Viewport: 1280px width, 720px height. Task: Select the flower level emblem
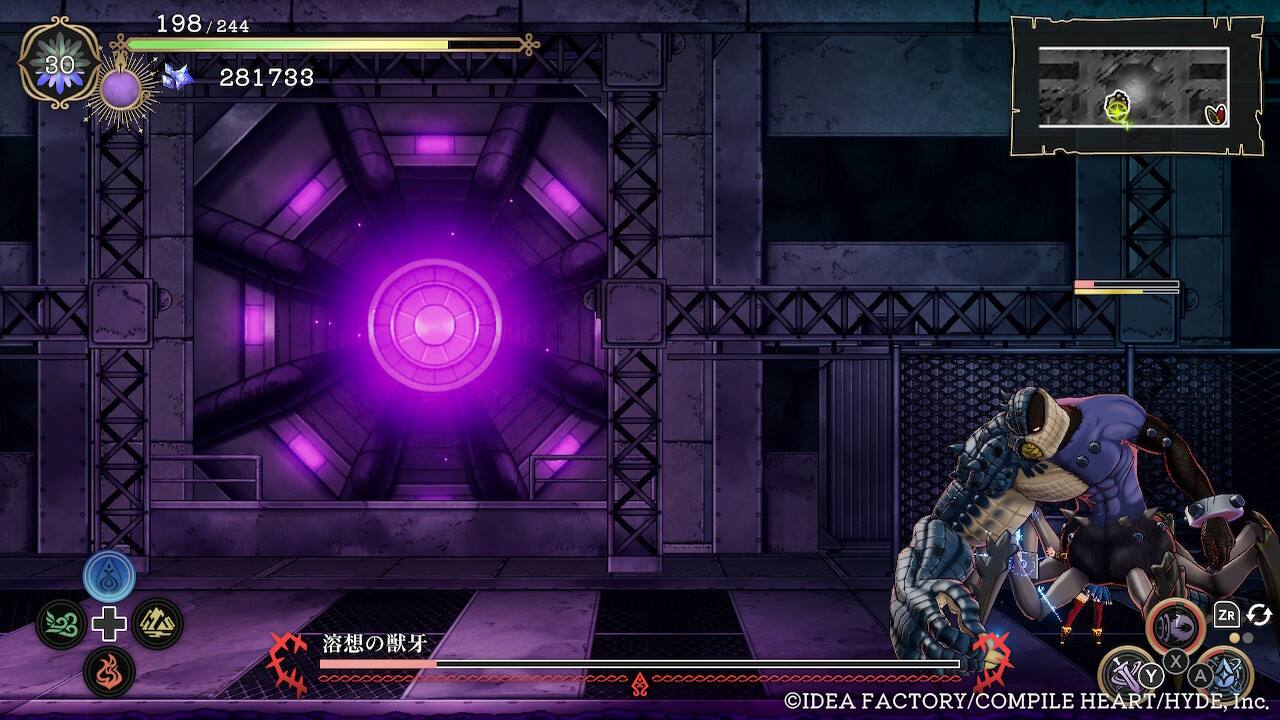tap(60, 65)
